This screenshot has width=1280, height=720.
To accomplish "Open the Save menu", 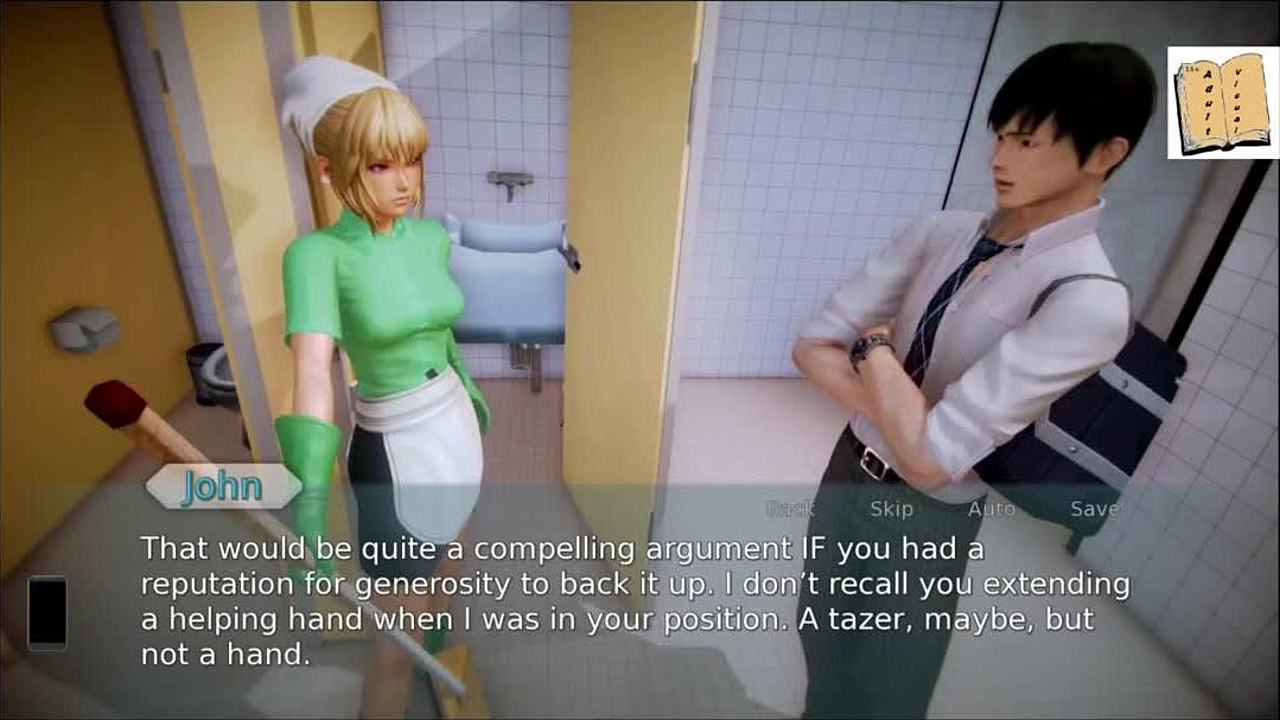I will pyautogui.click(x=1094, y=509).
